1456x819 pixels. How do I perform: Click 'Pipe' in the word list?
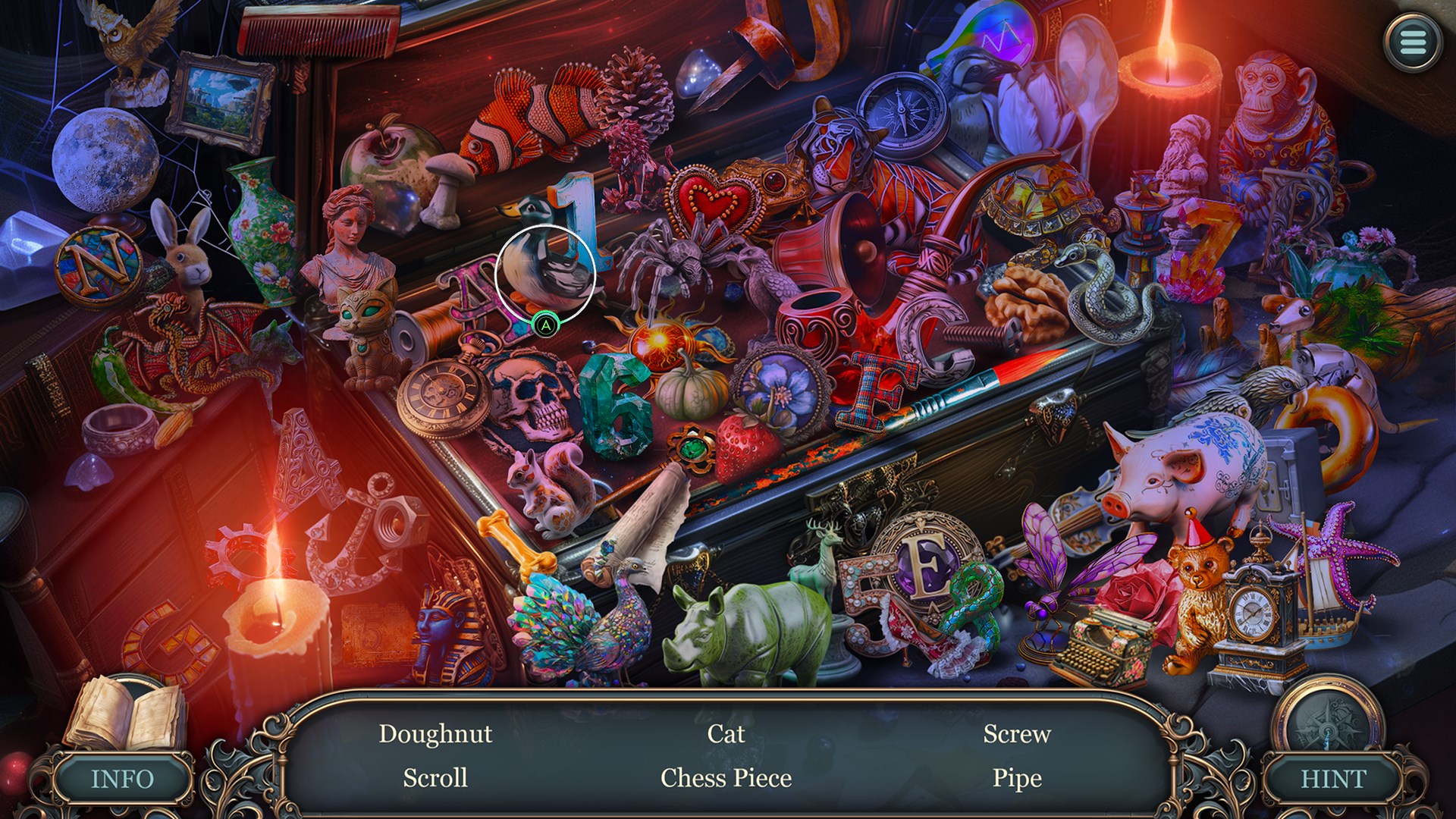pyautogui.click(x=1017, y=778)
